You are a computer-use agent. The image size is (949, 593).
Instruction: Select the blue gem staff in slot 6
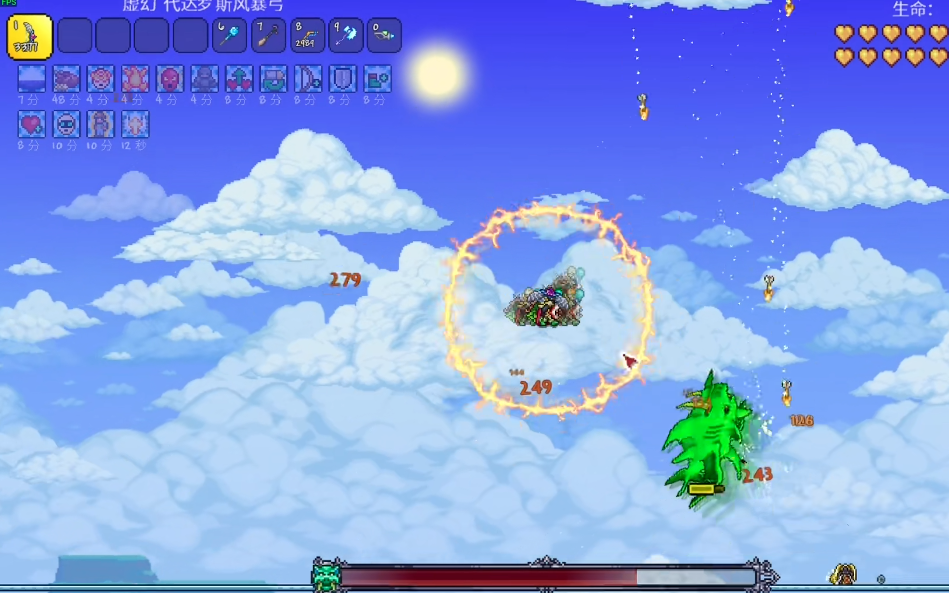pos(230,36)
